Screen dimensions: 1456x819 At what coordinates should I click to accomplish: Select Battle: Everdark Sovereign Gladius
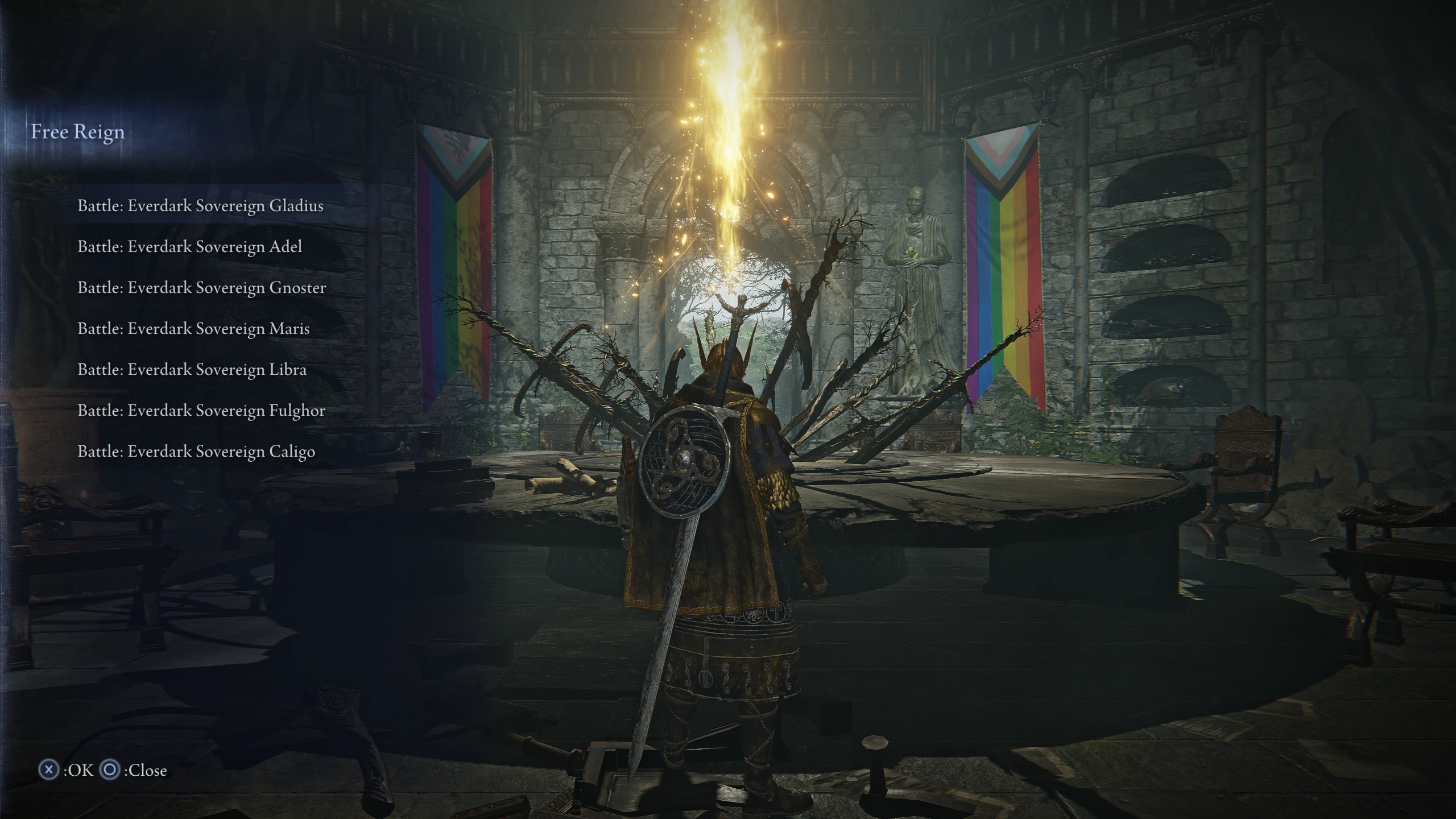click(201, 206)
